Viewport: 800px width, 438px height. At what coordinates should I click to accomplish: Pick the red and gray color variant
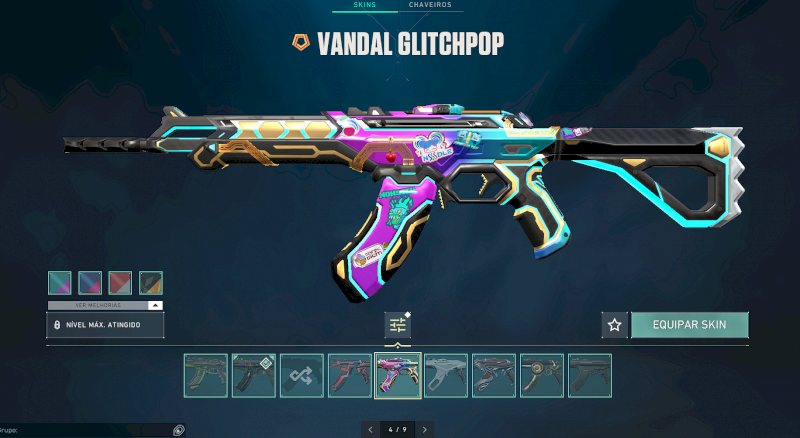click(120, 283)
